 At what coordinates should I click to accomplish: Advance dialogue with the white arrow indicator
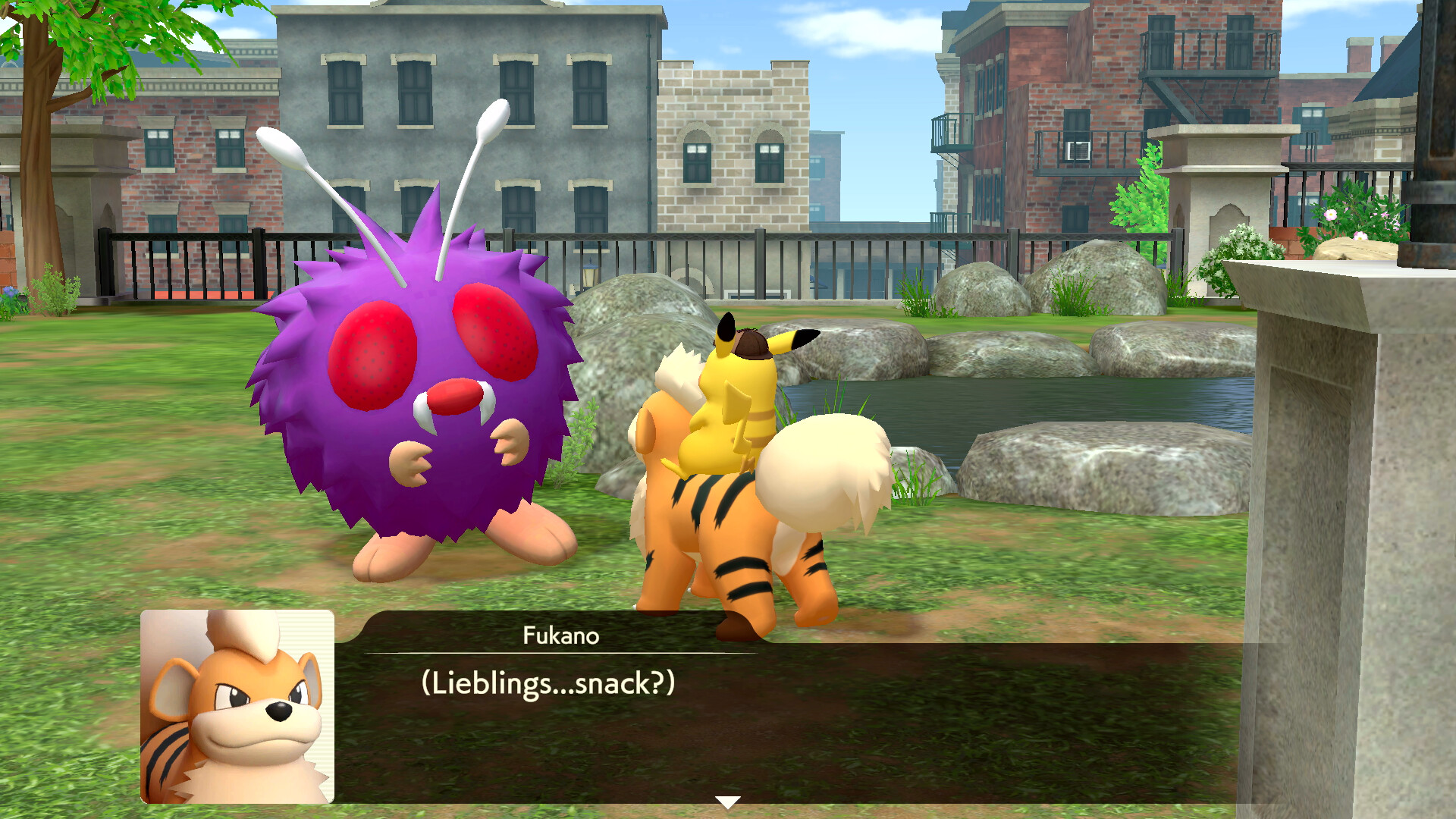[727, 802]
